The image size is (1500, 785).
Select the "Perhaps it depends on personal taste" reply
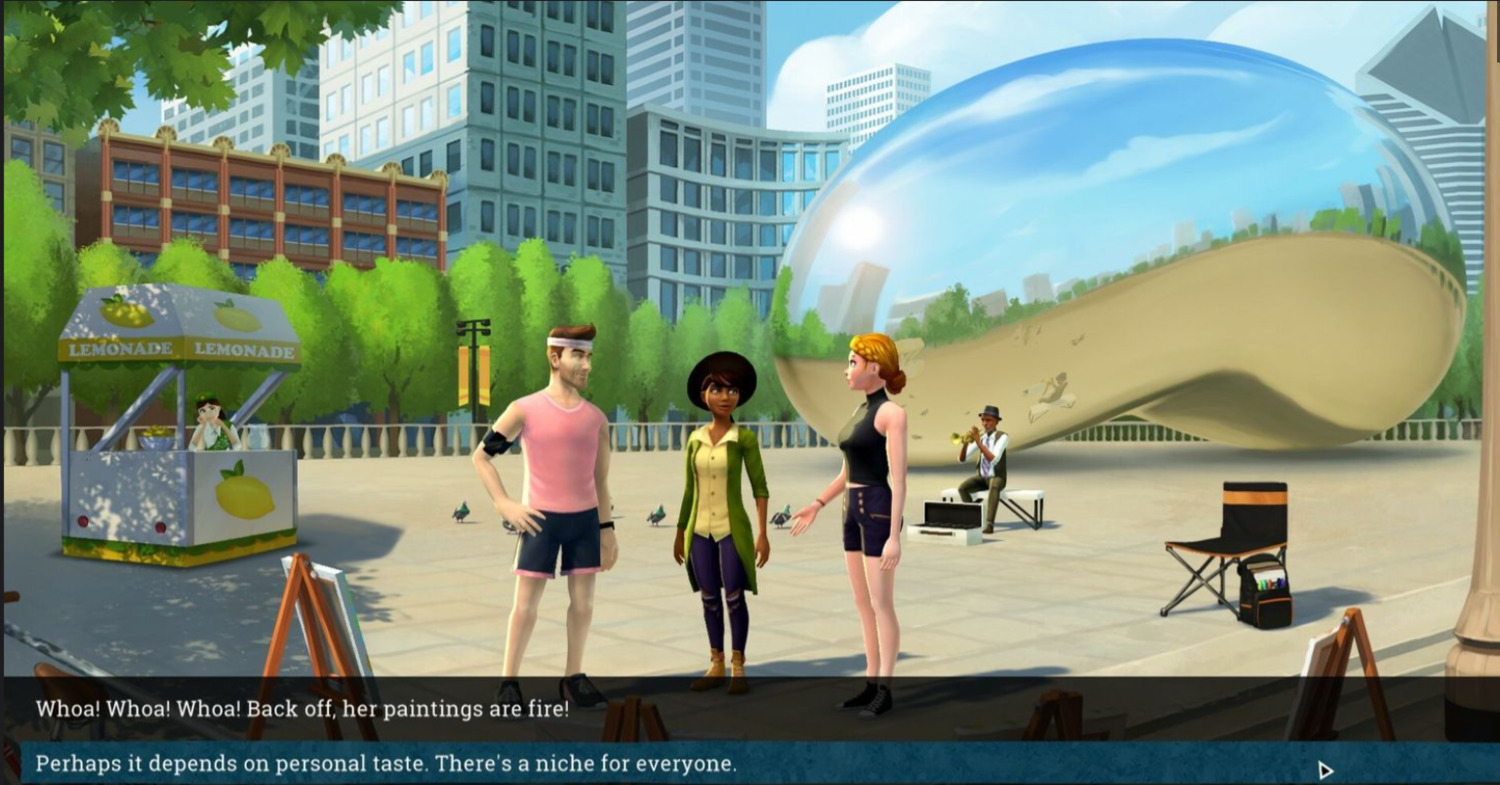(386, 764)
